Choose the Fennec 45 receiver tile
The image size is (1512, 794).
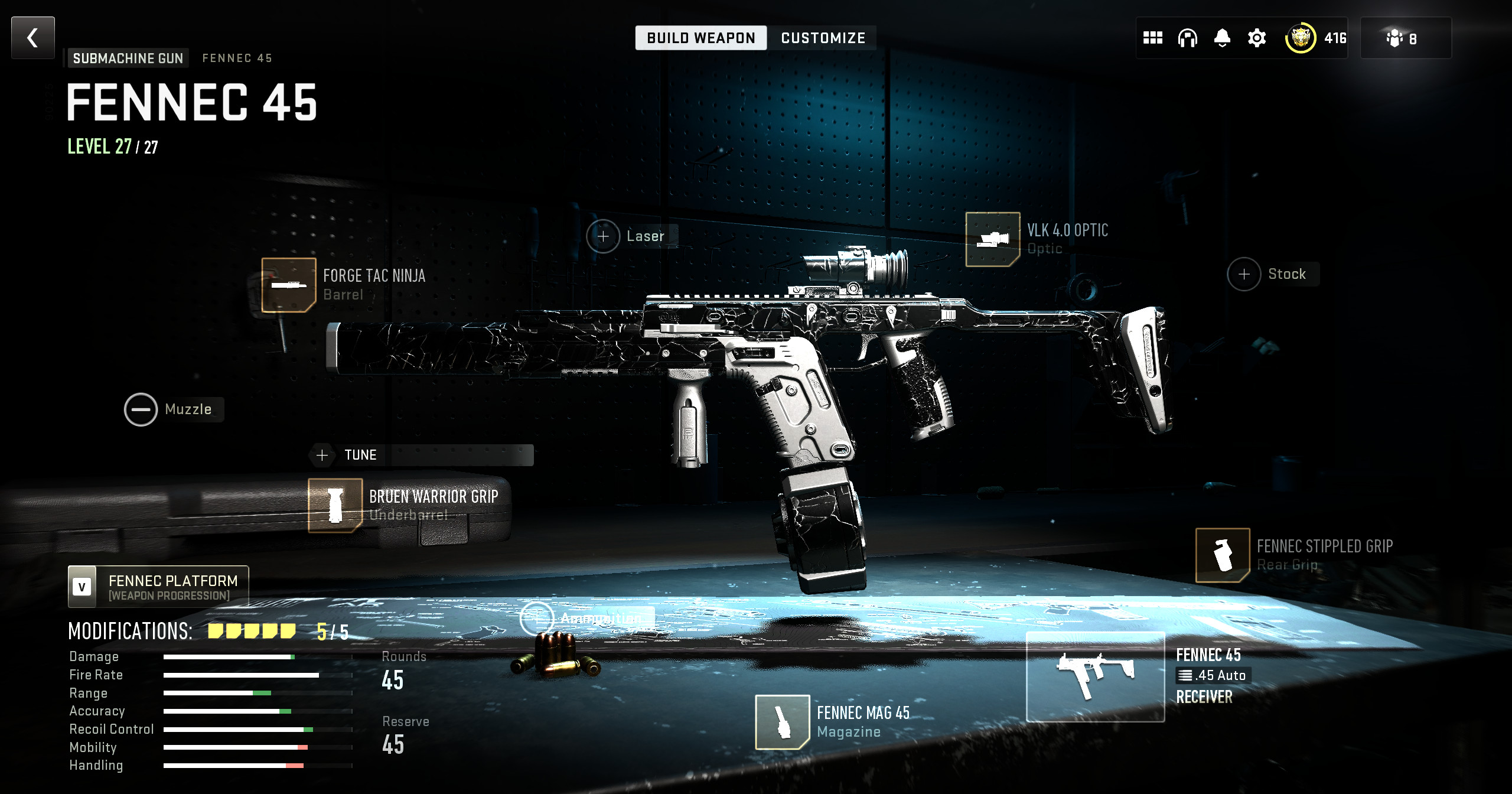pyautogui.click(x=1096, y=676)
